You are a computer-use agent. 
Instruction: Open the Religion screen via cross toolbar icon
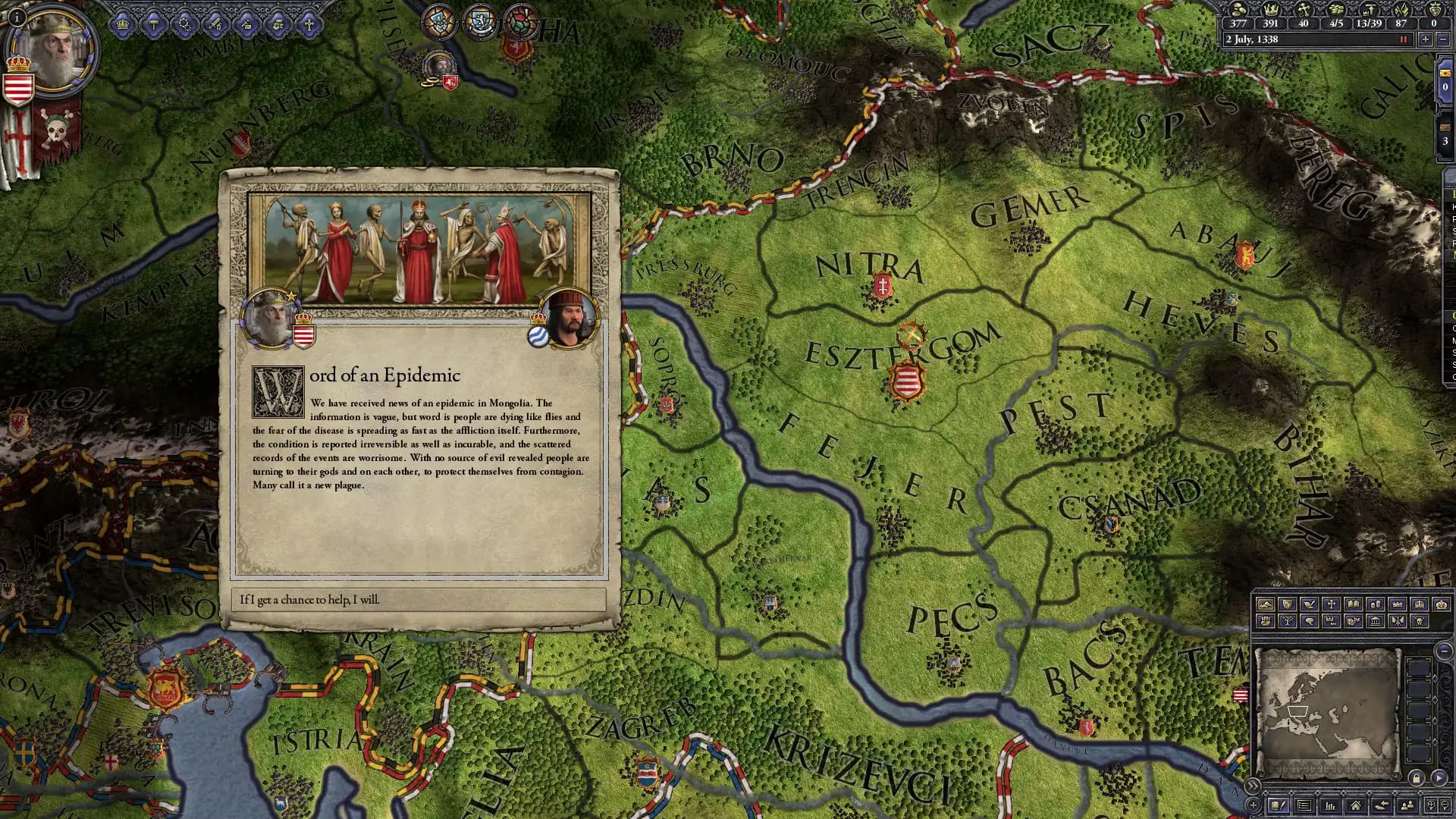pyautogui.click(x=310, y=25)
